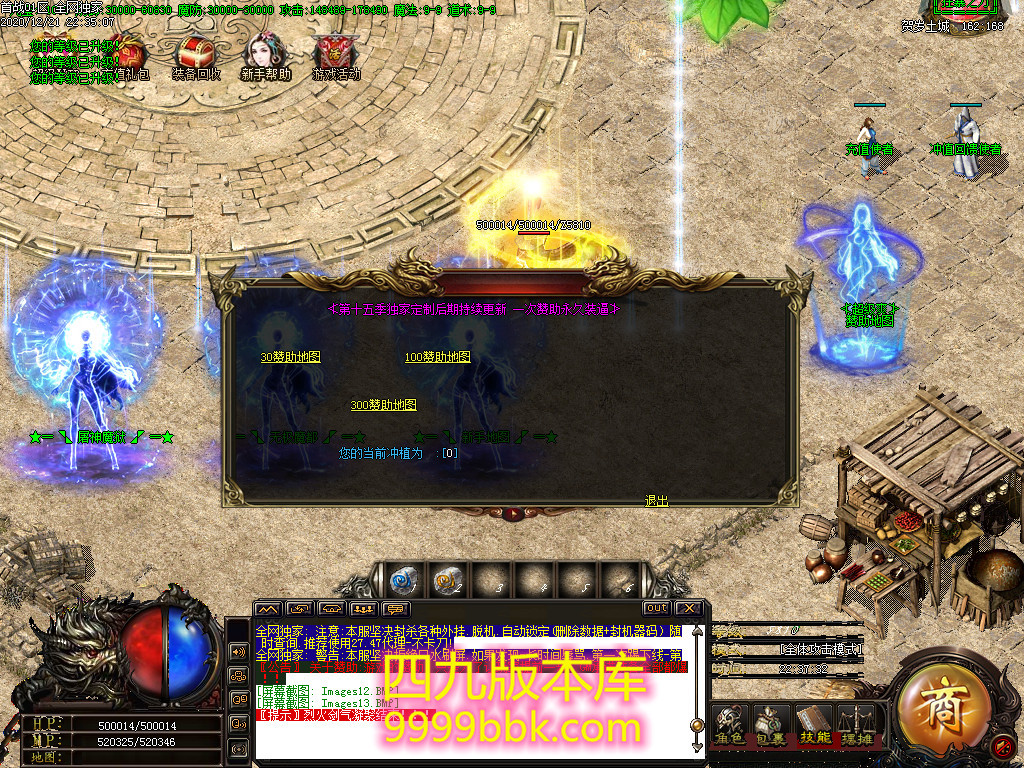Open the 包裹 inventory bag
Screen dimensions: 1024x768
click(770, 723)
